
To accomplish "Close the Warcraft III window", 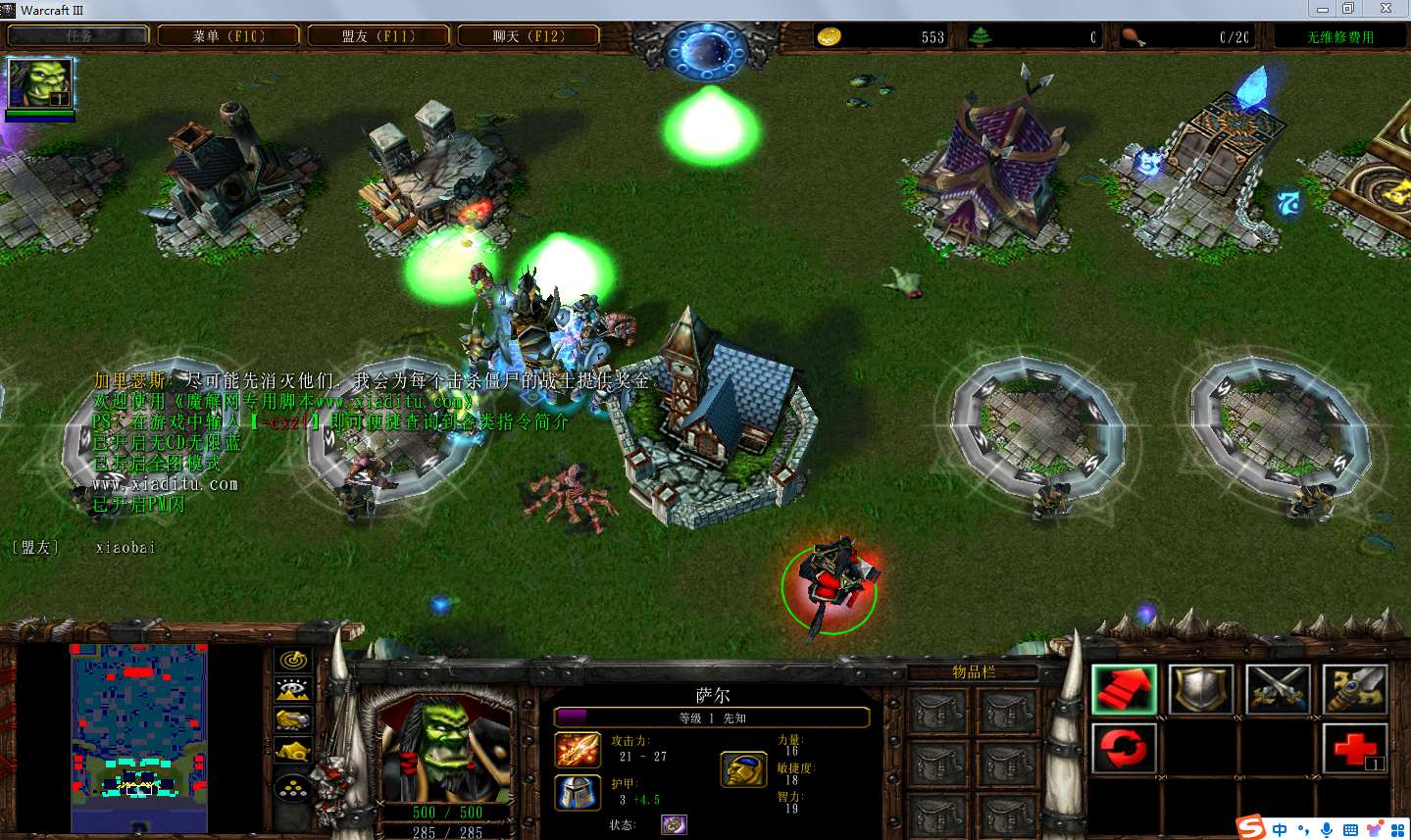I will (1386, 9).
